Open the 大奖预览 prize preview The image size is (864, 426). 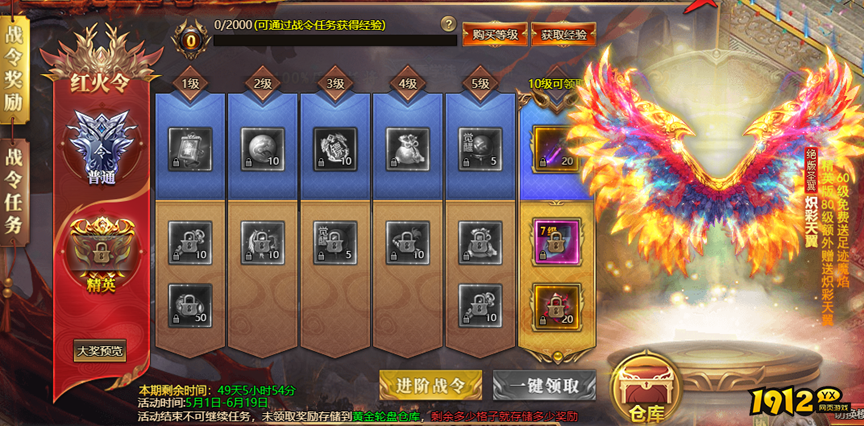tap(100, 351)
